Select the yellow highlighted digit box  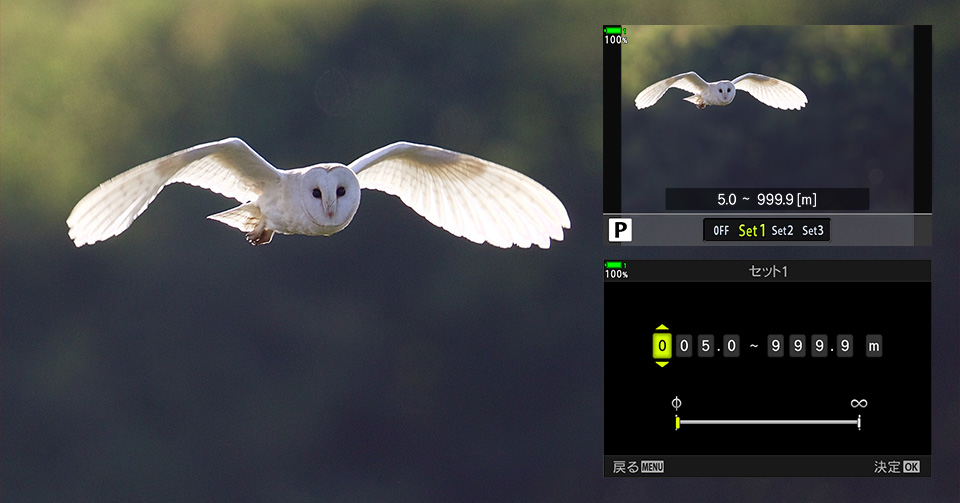[x=661, y=346]
